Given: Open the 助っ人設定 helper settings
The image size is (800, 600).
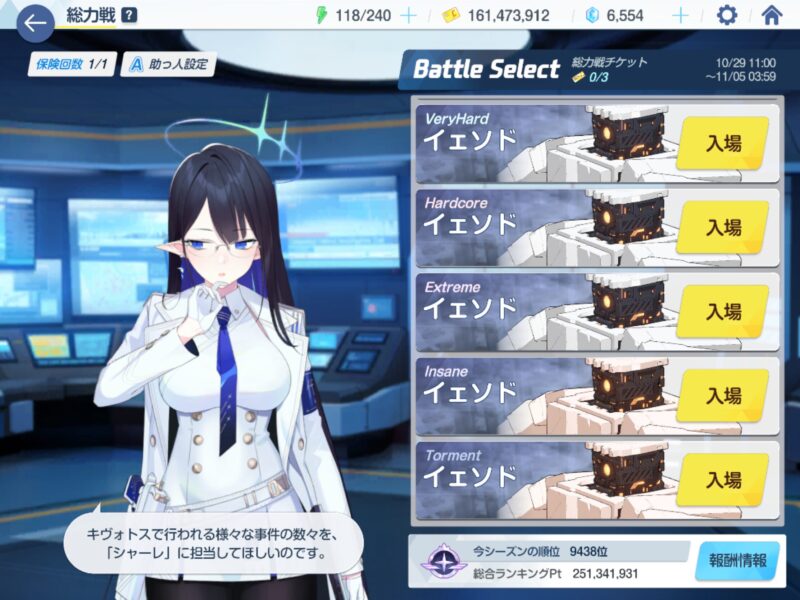Looking at the screenshot, I should (x=168, y=65).
